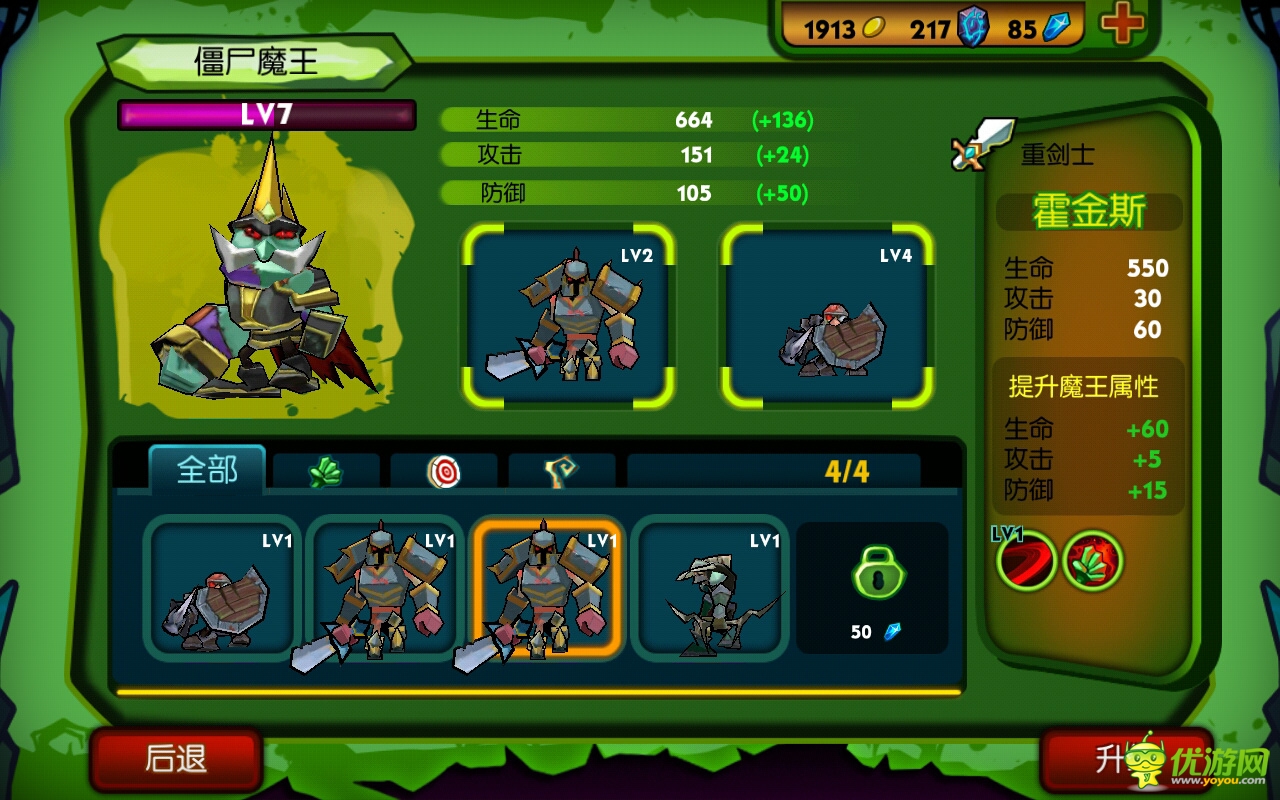Pick the LV1 shield bearer in the roster

[x=222, y=588]
